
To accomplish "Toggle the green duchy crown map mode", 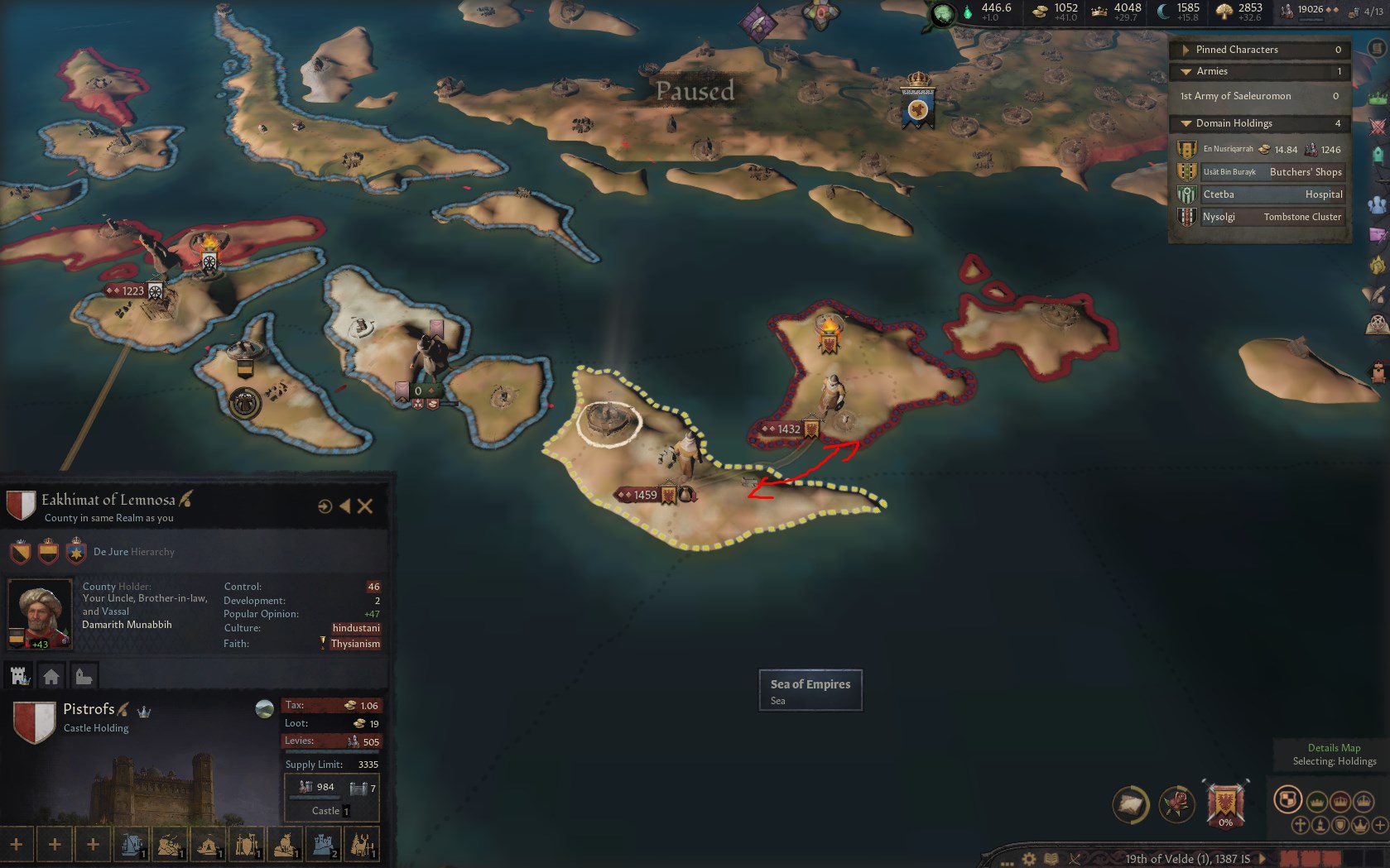I will (1317, 802).
